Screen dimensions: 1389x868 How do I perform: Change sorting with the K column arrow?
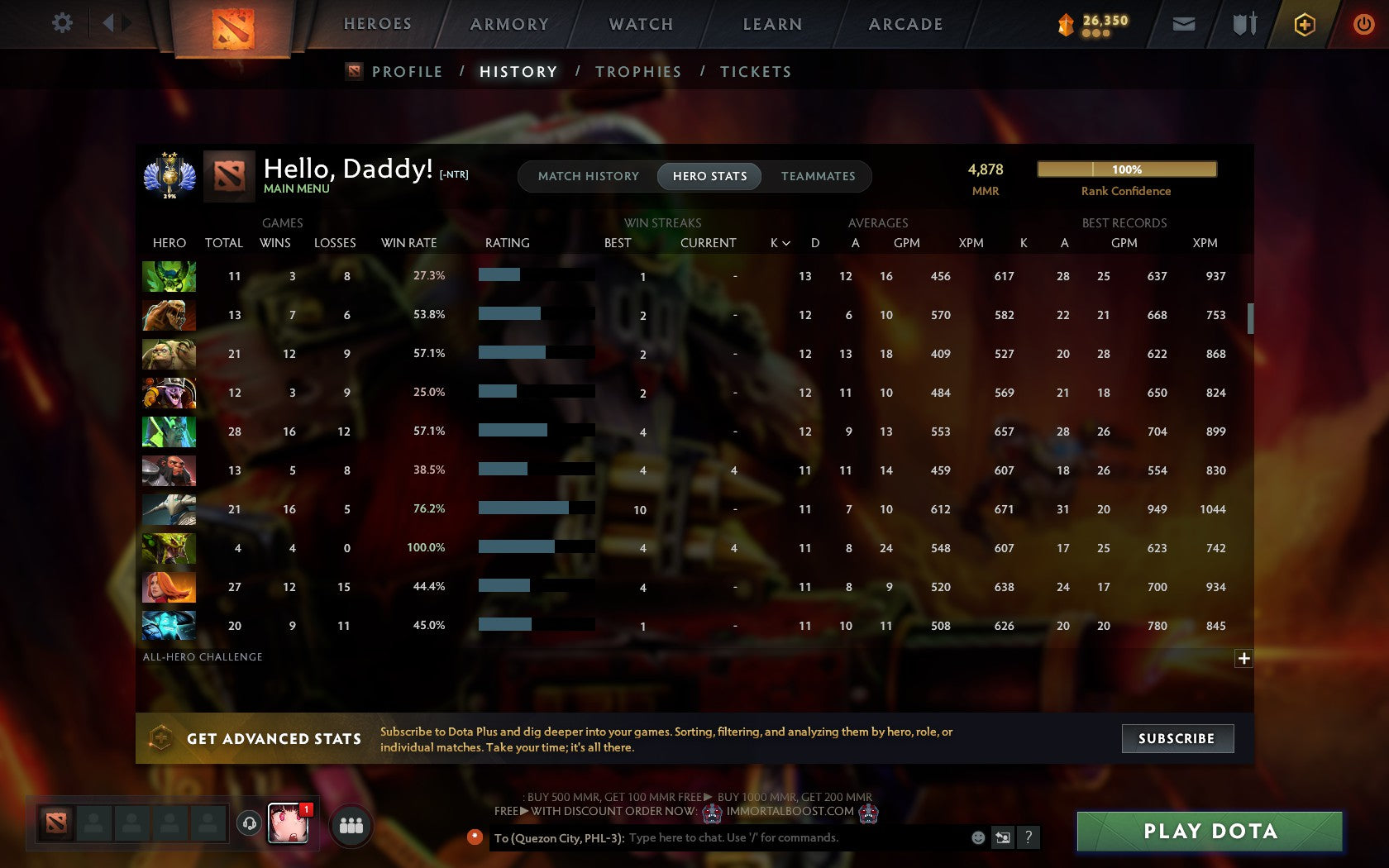click(787, 243)
